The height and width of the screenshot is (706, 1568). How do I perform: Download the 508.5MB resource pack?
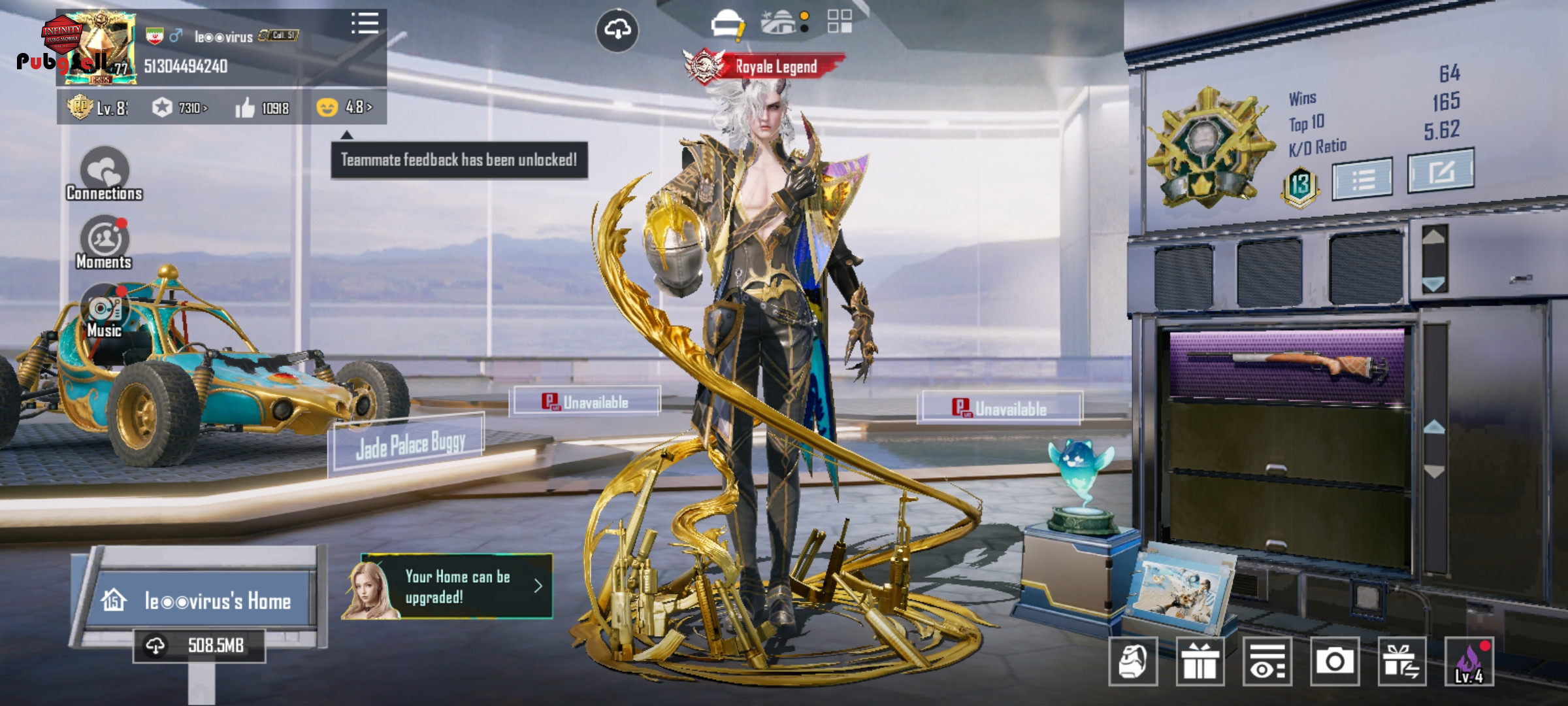point(199,646)
